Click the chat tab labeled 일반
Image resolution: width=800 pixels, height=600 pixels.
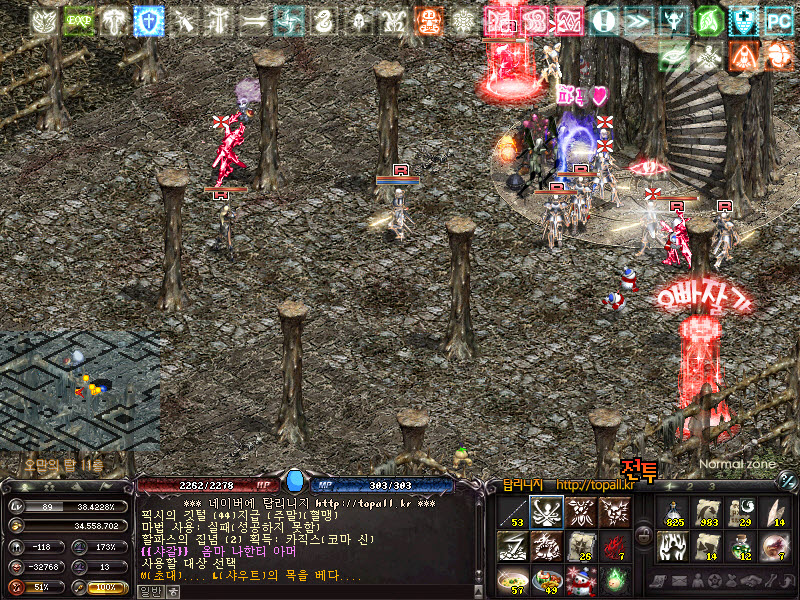pyautogui.click(x=149, y=591)
